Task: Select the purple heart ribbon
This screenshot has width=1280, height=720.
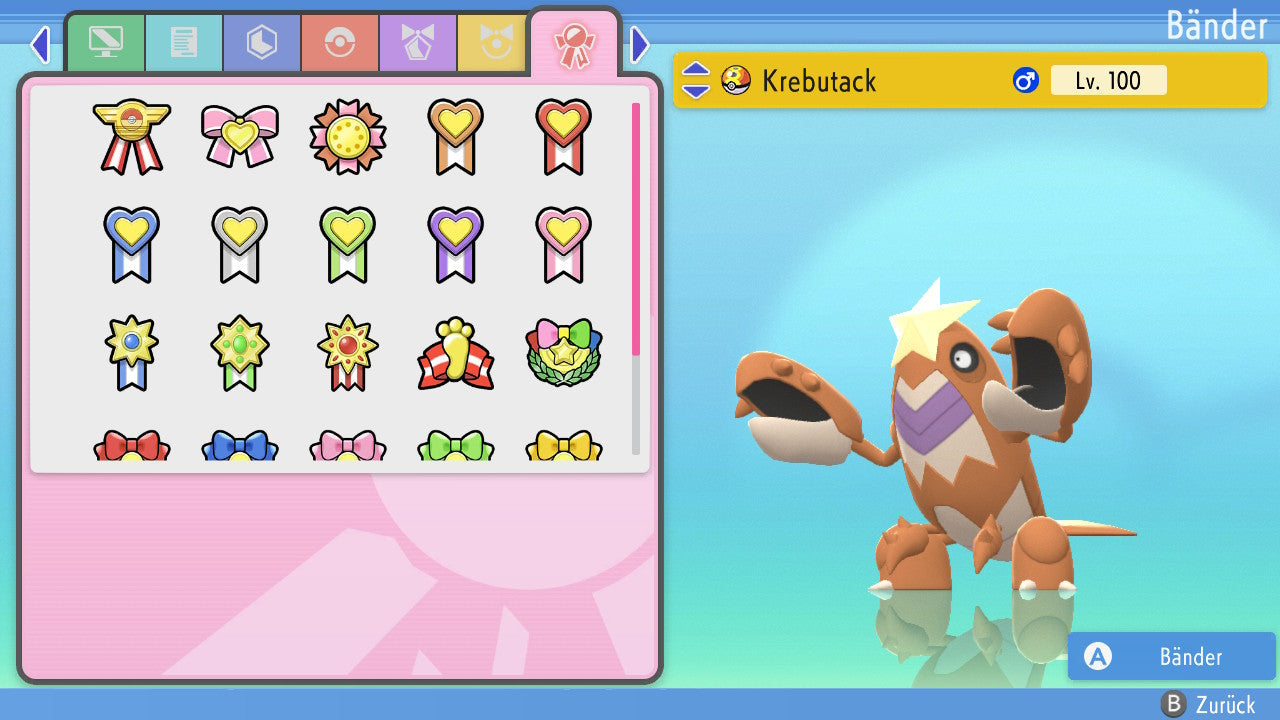Action: pyautogui.click(x=455, y=243)
